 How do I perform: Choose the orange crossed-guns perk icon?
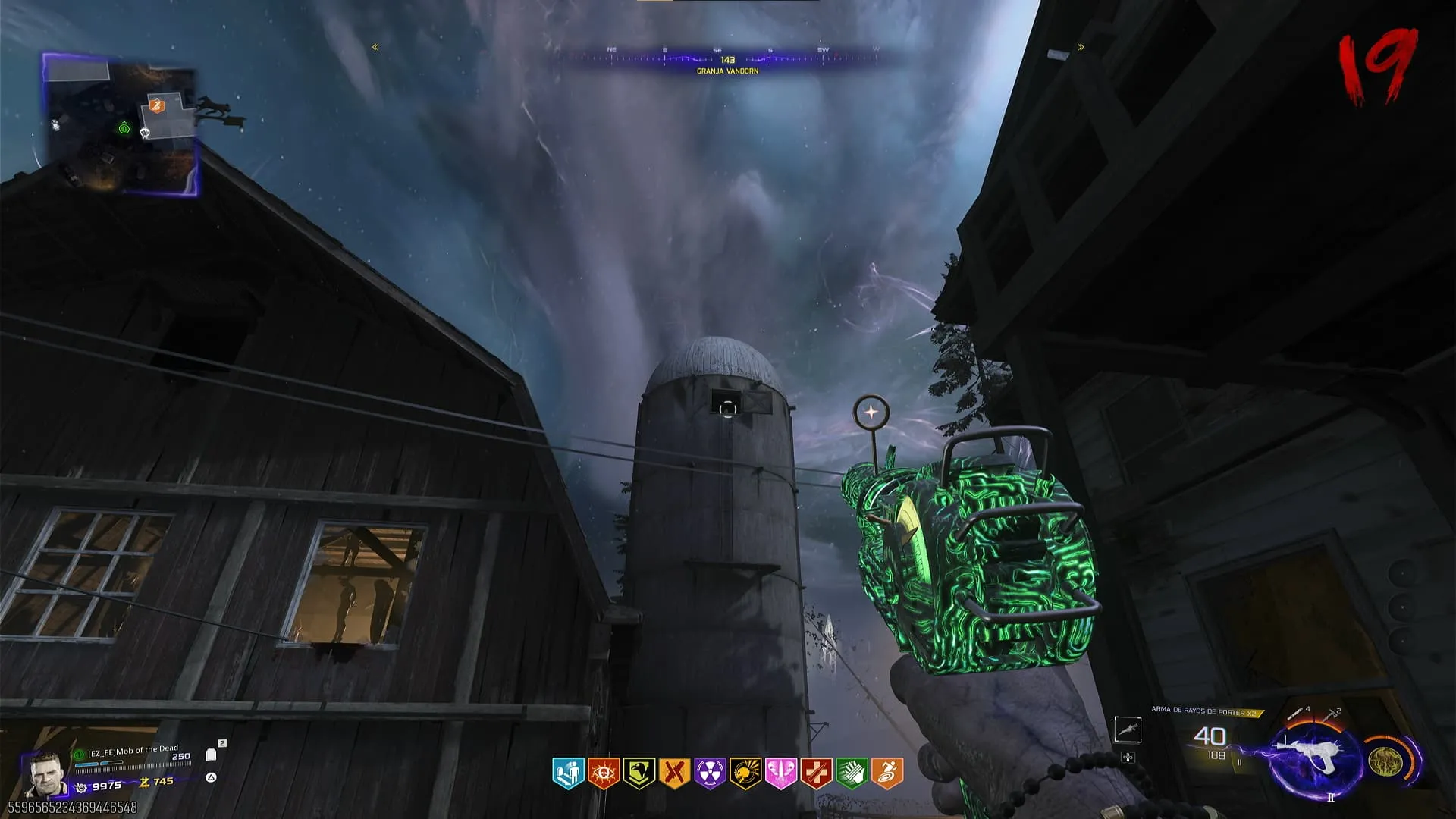click(x=674, y=773)
